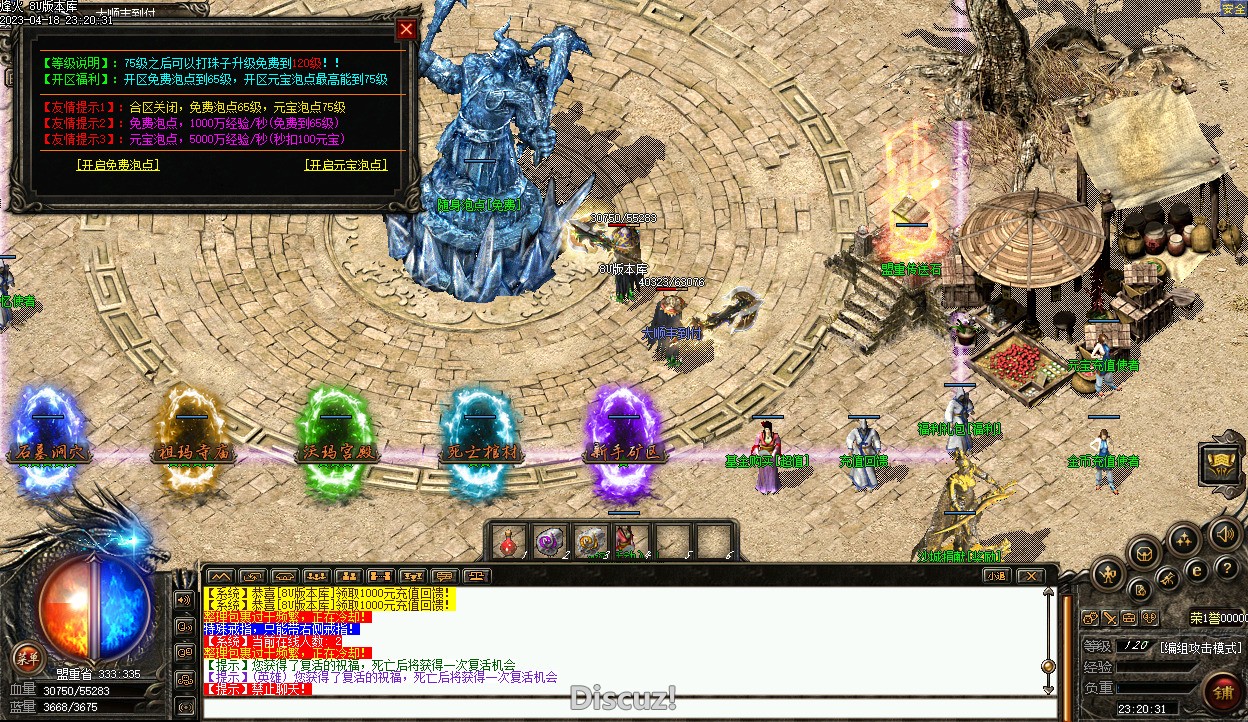Click the speech bubble chat filter button
The width and height of the screenshot is (1248, 722).
[444, 576]
